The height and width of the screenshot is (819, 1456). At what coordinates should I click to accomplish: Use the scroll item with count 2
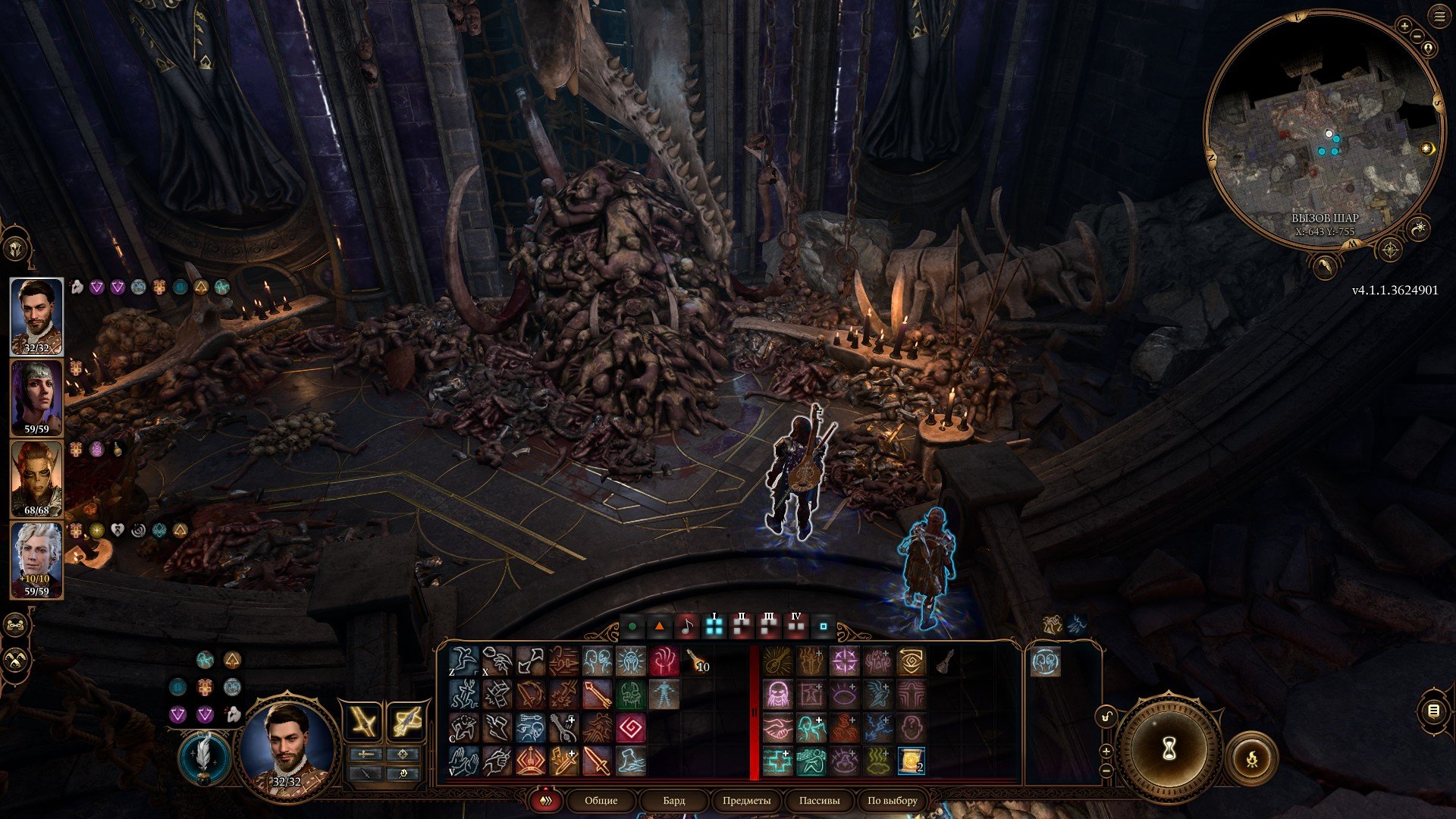(911, 761)
